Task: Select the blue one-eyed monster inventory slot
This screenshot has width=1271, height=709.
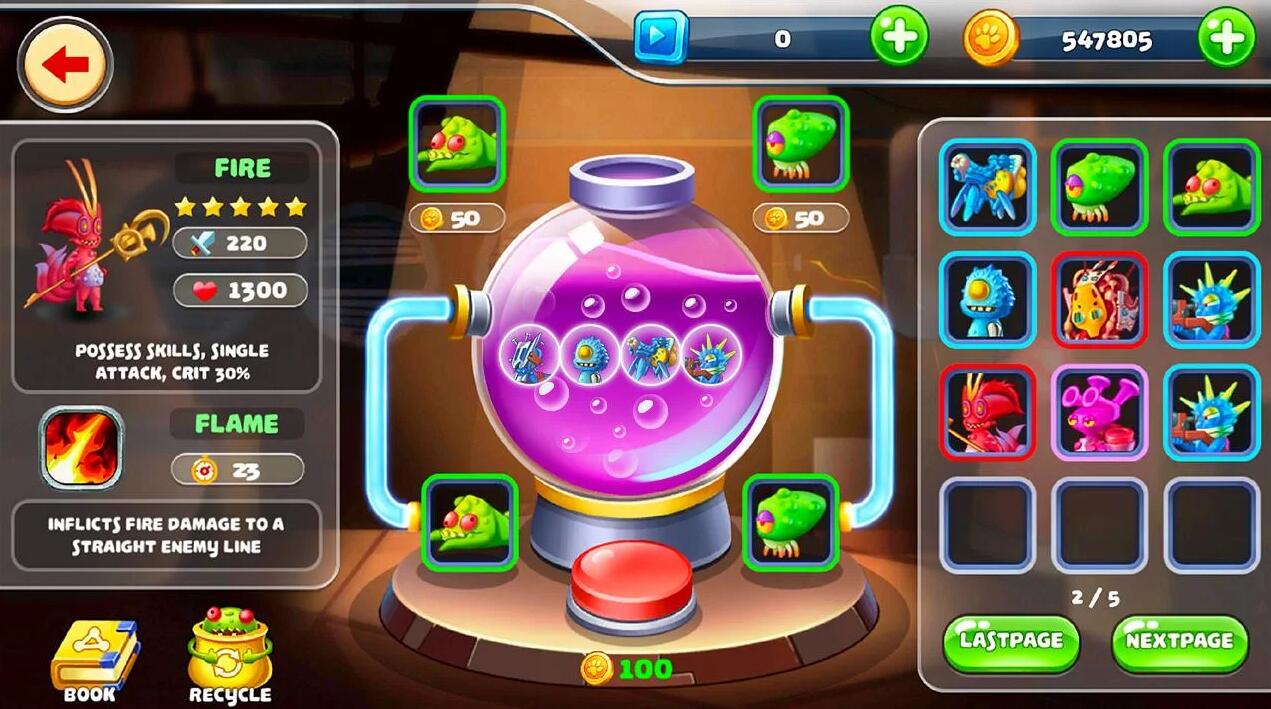Action: click(988, 299)
